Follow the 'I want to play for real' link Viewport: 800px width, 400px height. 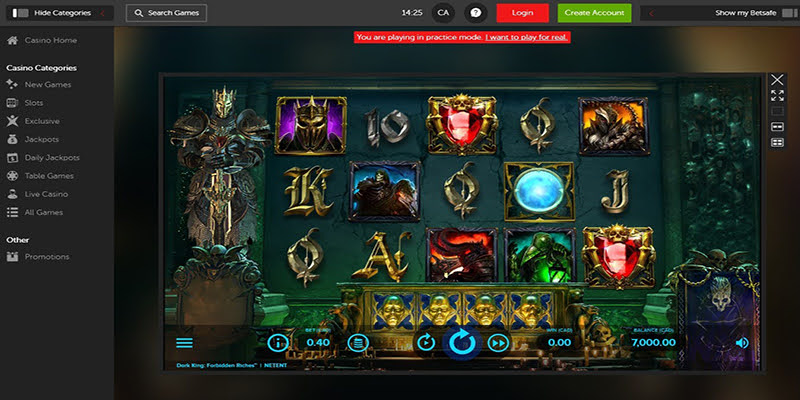[x=528, y=37]
